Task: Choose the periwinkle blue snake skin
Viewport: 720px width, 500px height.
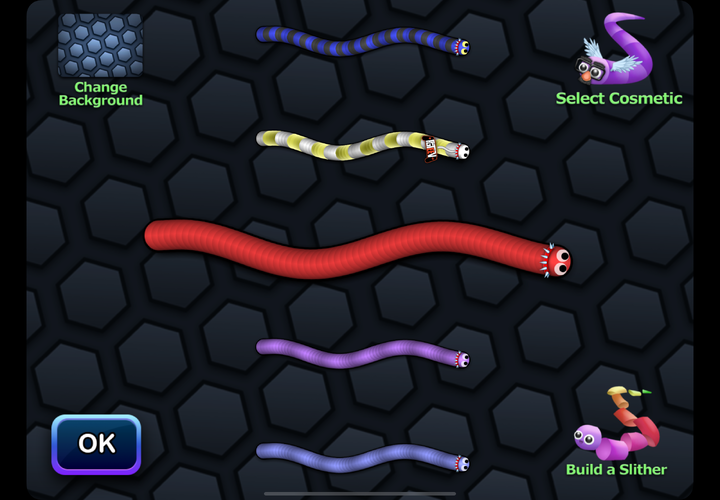Action: (360, 457)
